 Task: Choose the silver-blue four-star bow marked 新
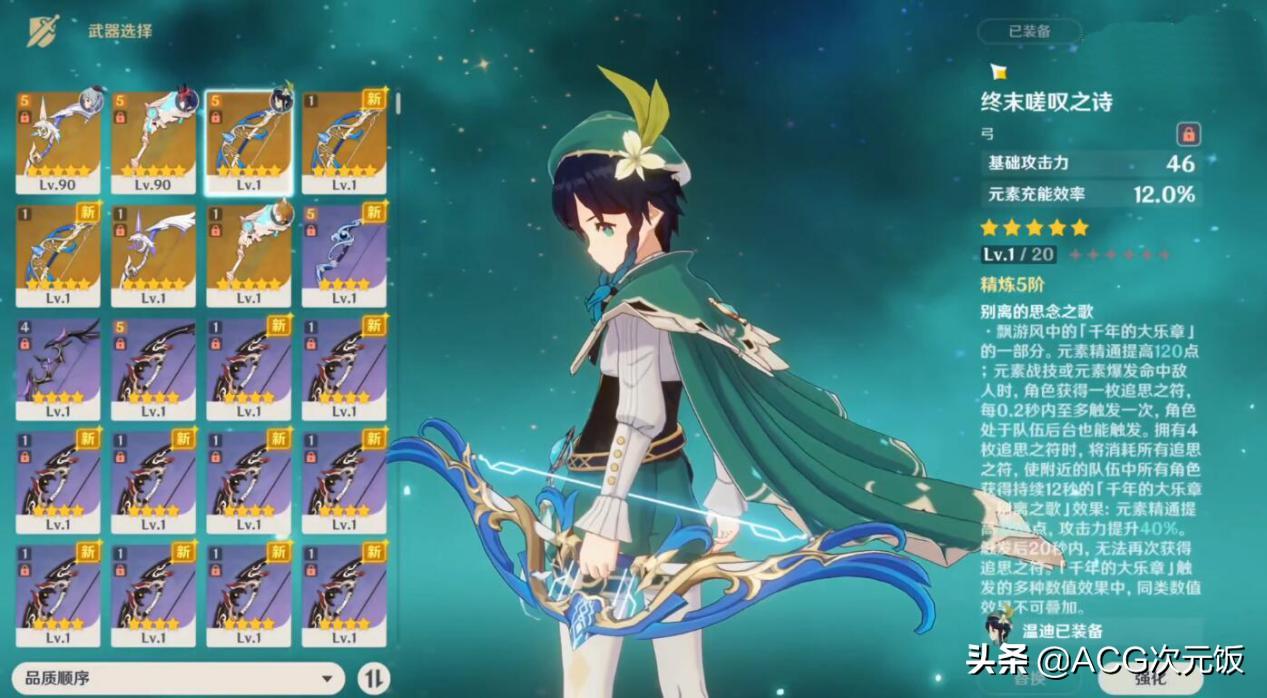pyautogui.click(x=344, y=255)
